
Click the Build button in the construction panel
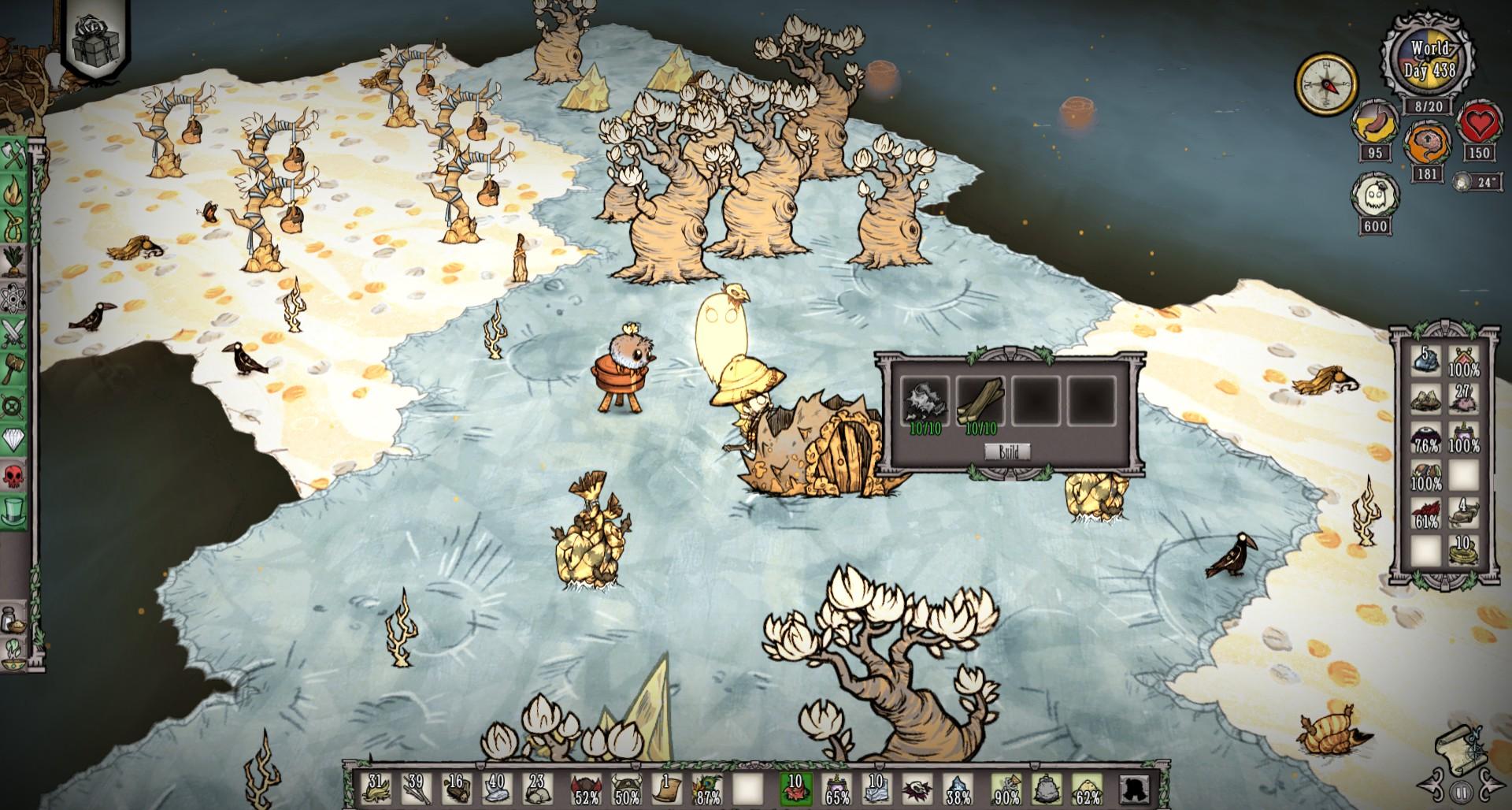[1009, 451]
